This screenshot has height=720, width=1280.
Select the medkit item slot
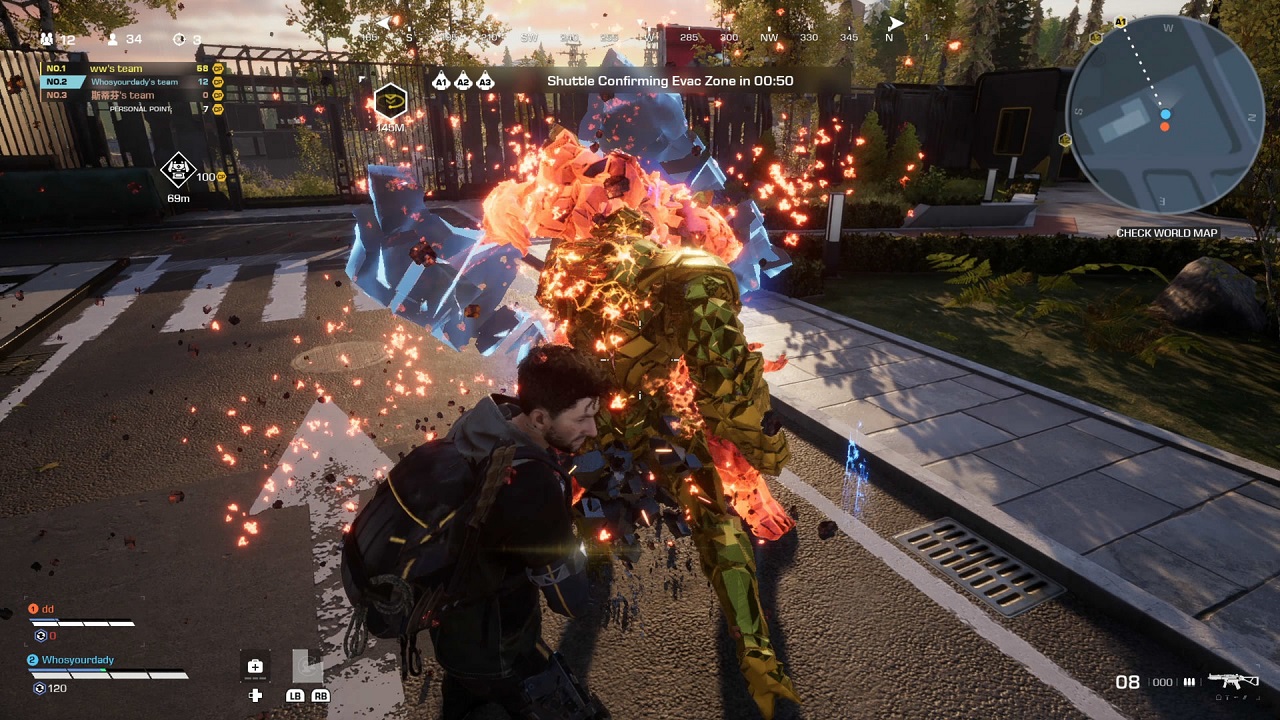tap(255, 667)
